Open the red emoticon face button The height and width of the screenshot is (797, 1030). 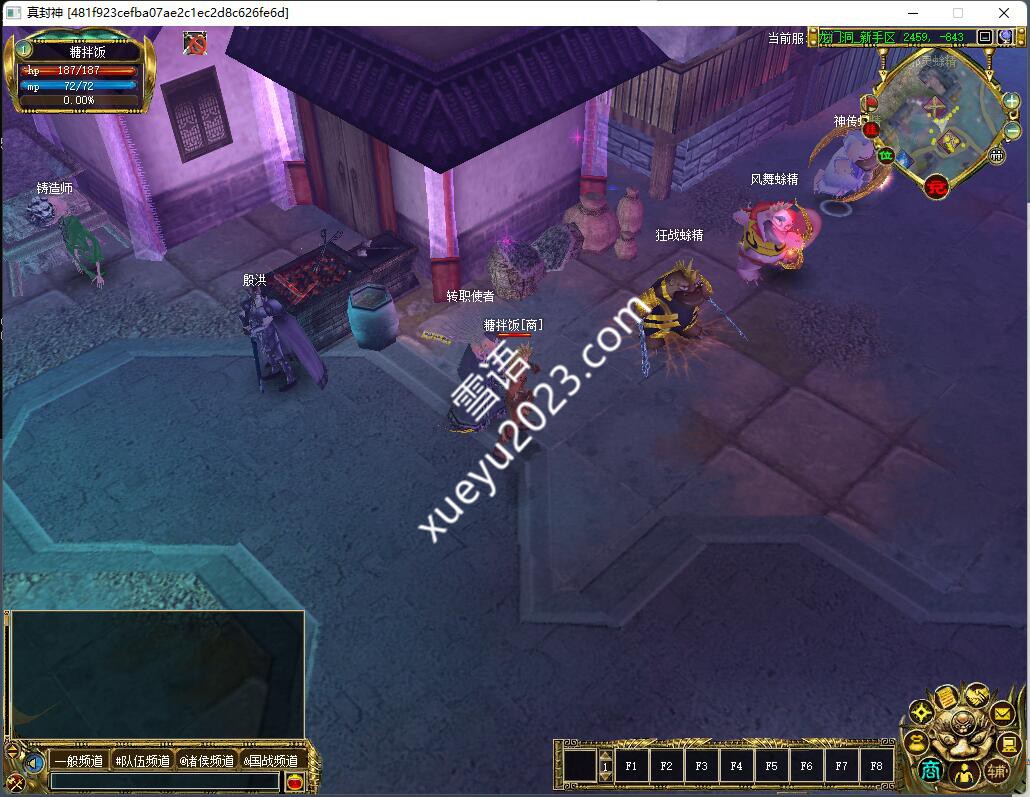click(295, 781)
